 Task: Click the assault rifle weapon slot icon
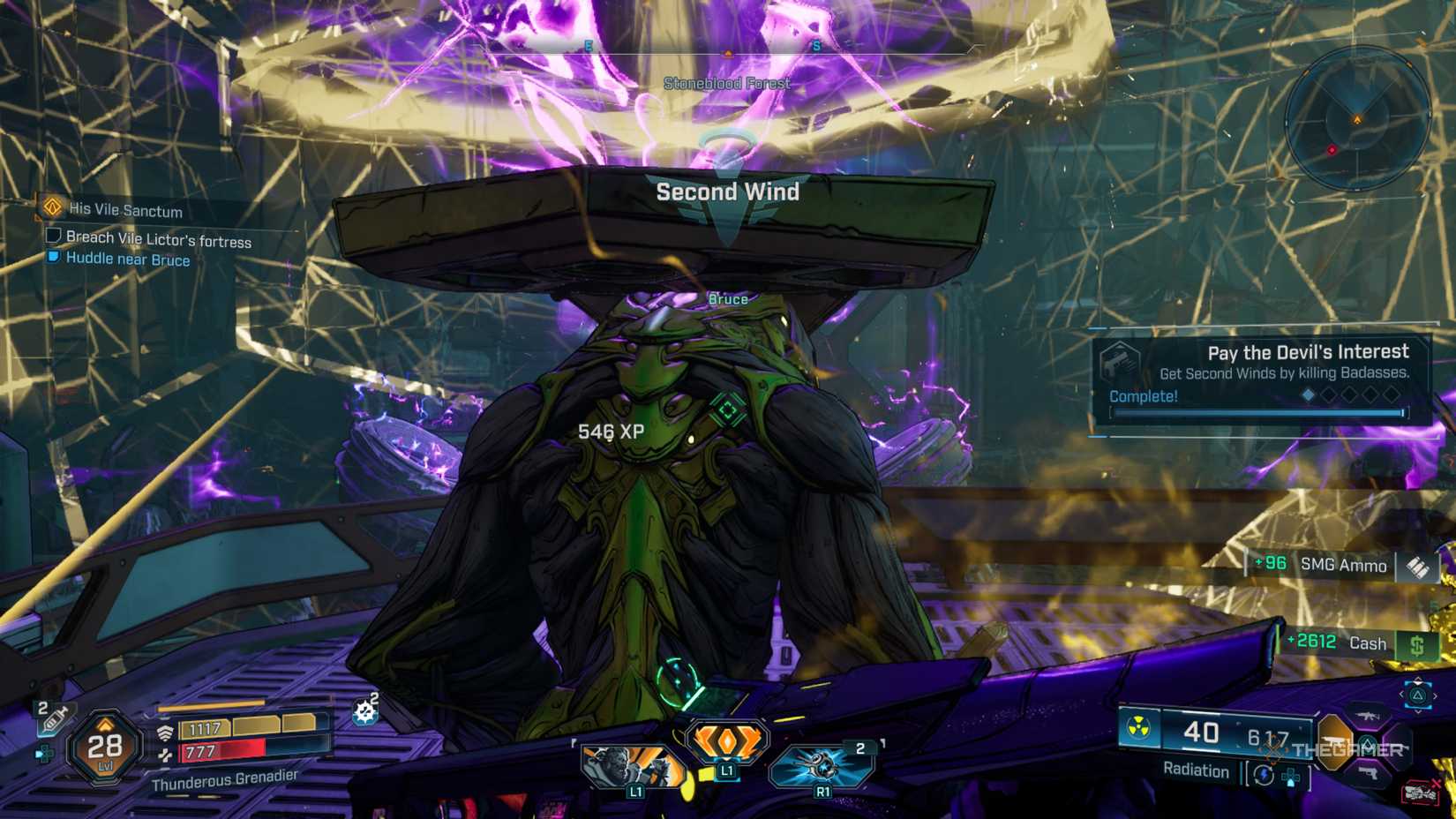pos(1368,716)
